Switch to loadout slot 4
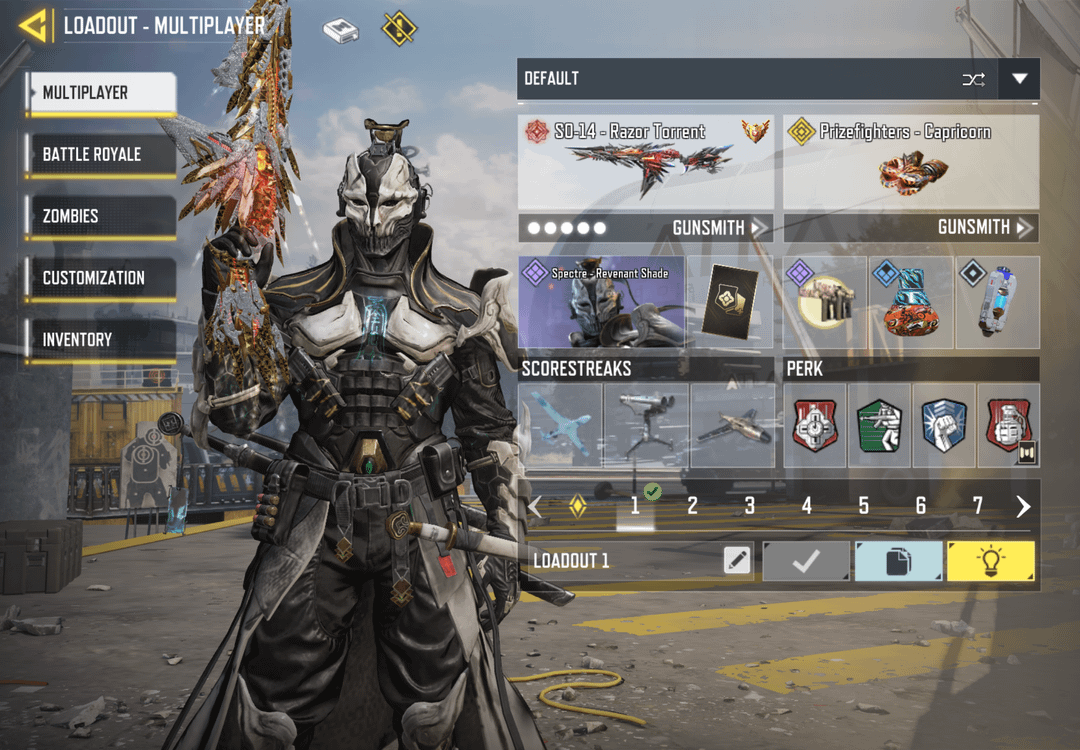Viewport: 1080px width, 750px height. pos(806,506)
